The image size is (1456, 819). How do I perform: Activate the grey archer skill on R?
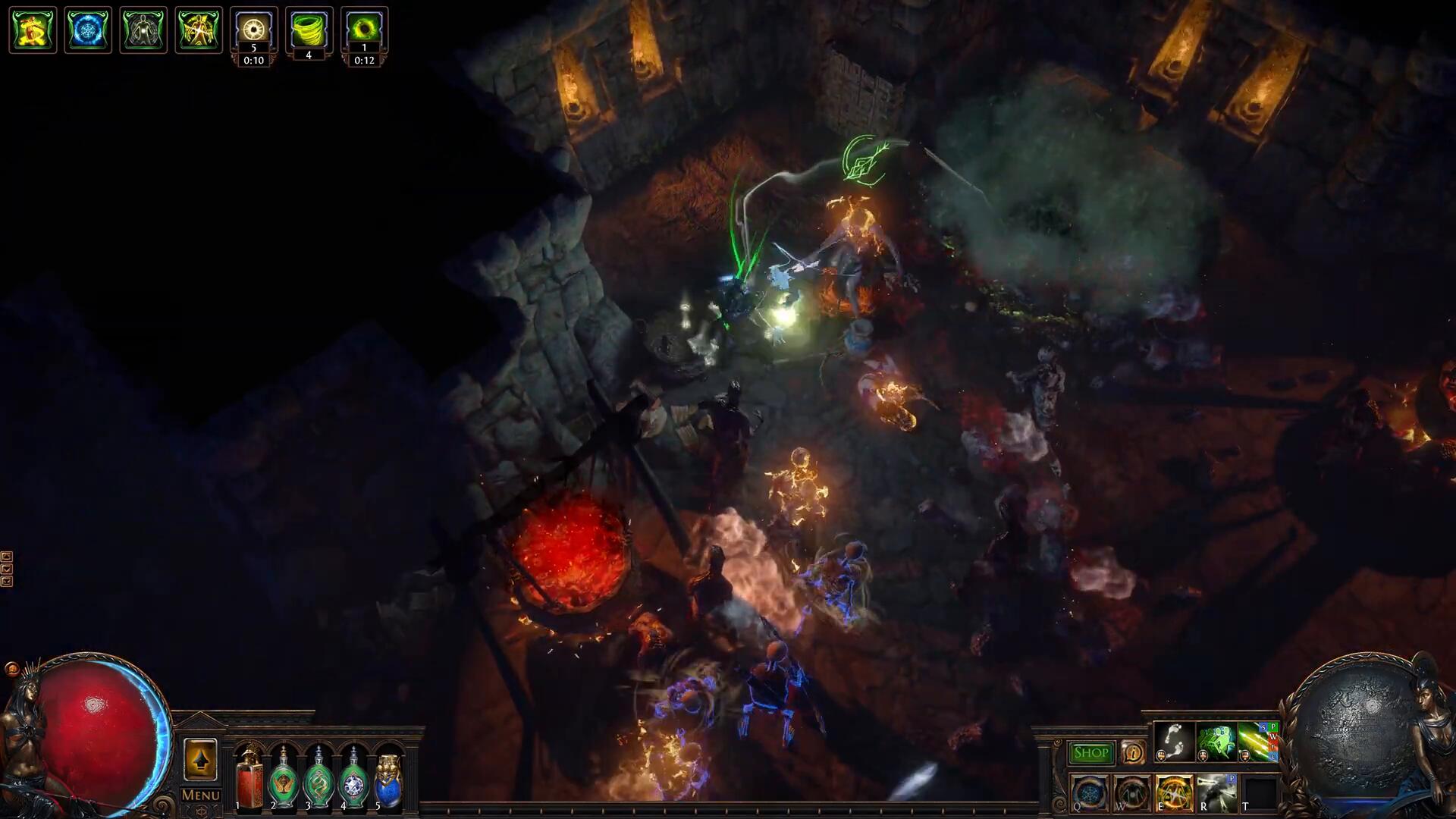pos(1216,792)
